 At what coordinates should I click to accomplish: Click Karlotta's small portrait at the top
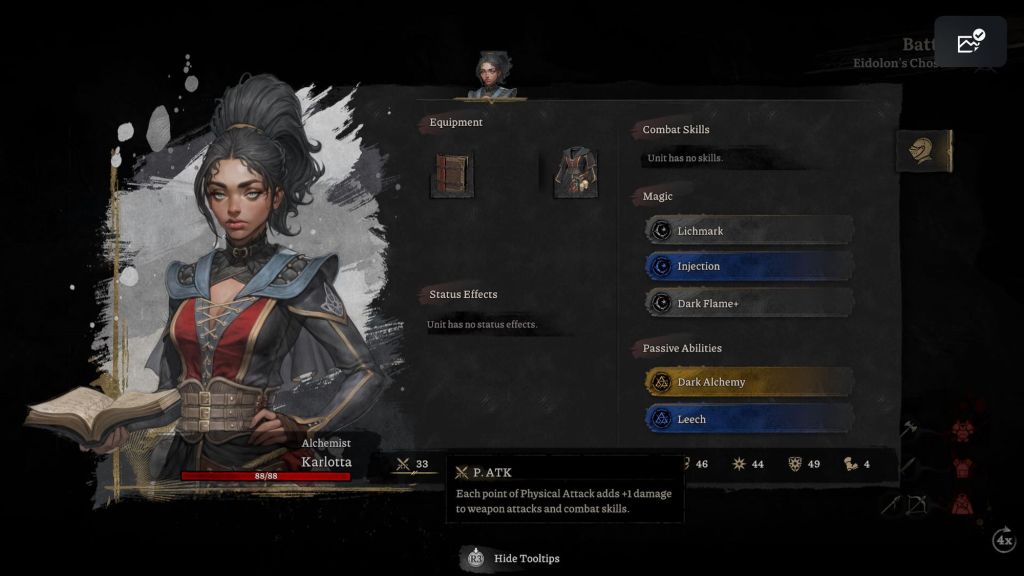tap(490, 75)
